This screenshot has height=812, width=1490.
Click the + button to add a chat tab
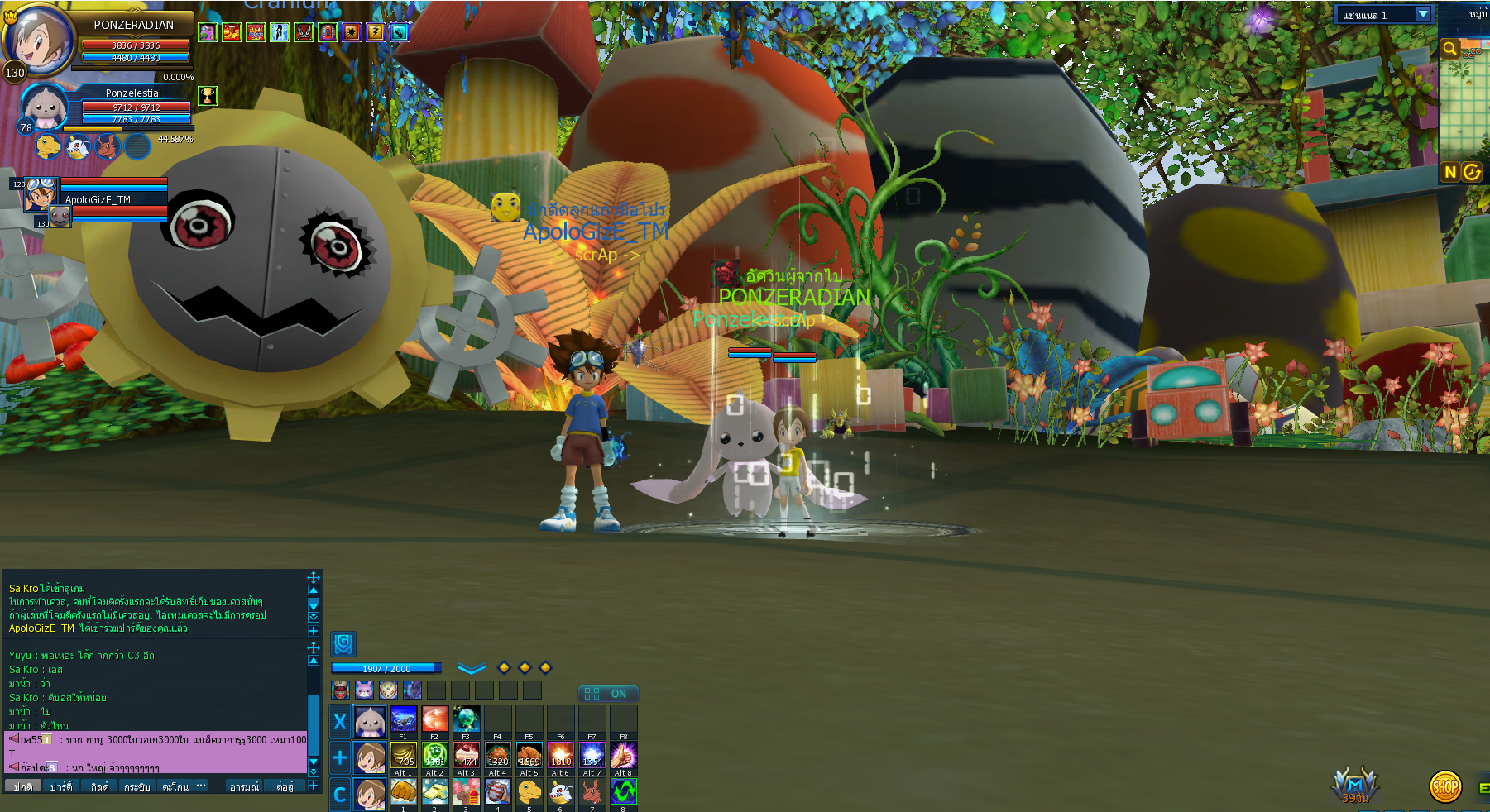pos(315,786)
